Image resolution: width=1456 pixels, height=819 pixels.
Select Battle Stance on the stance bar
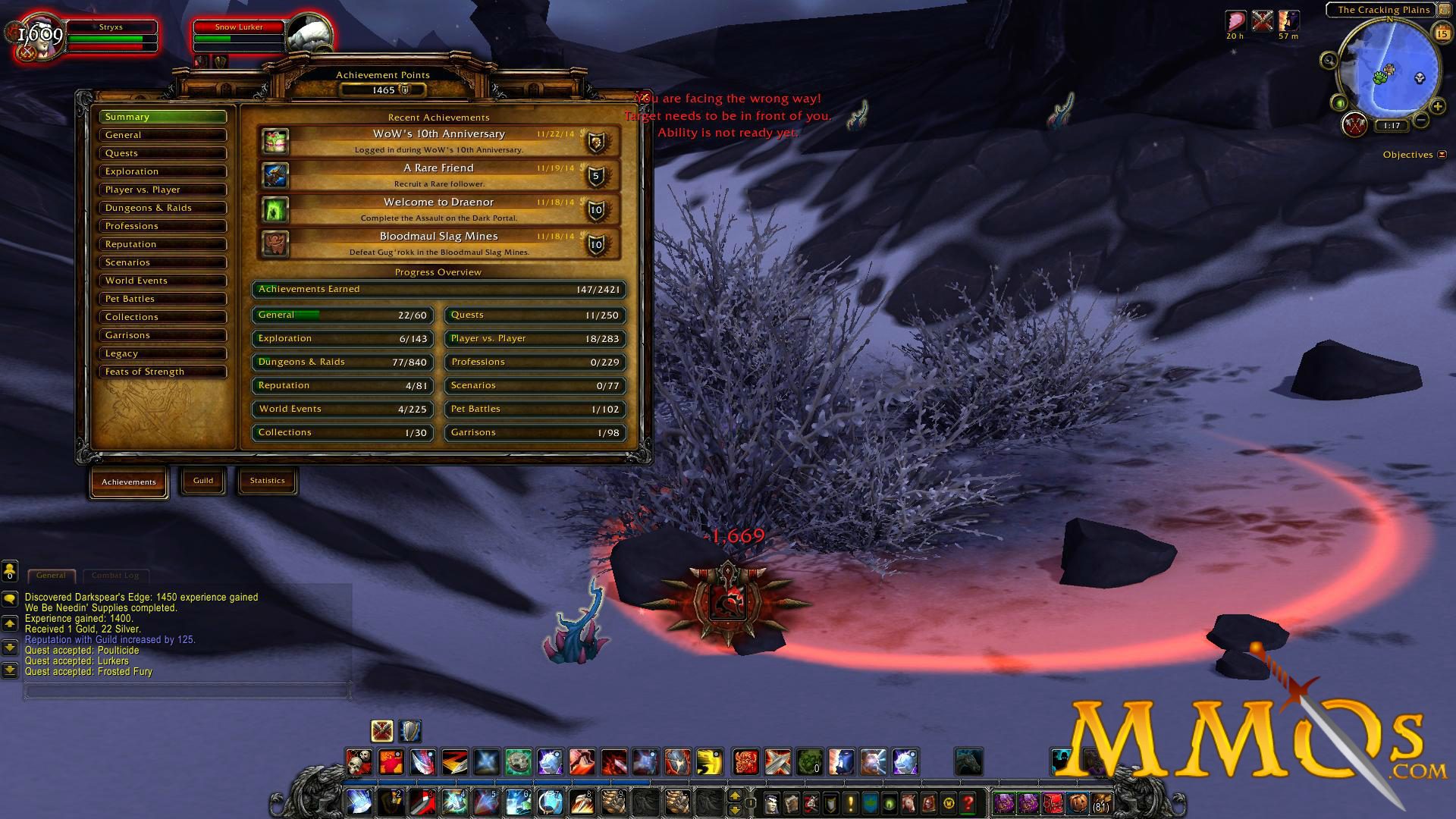381,732
